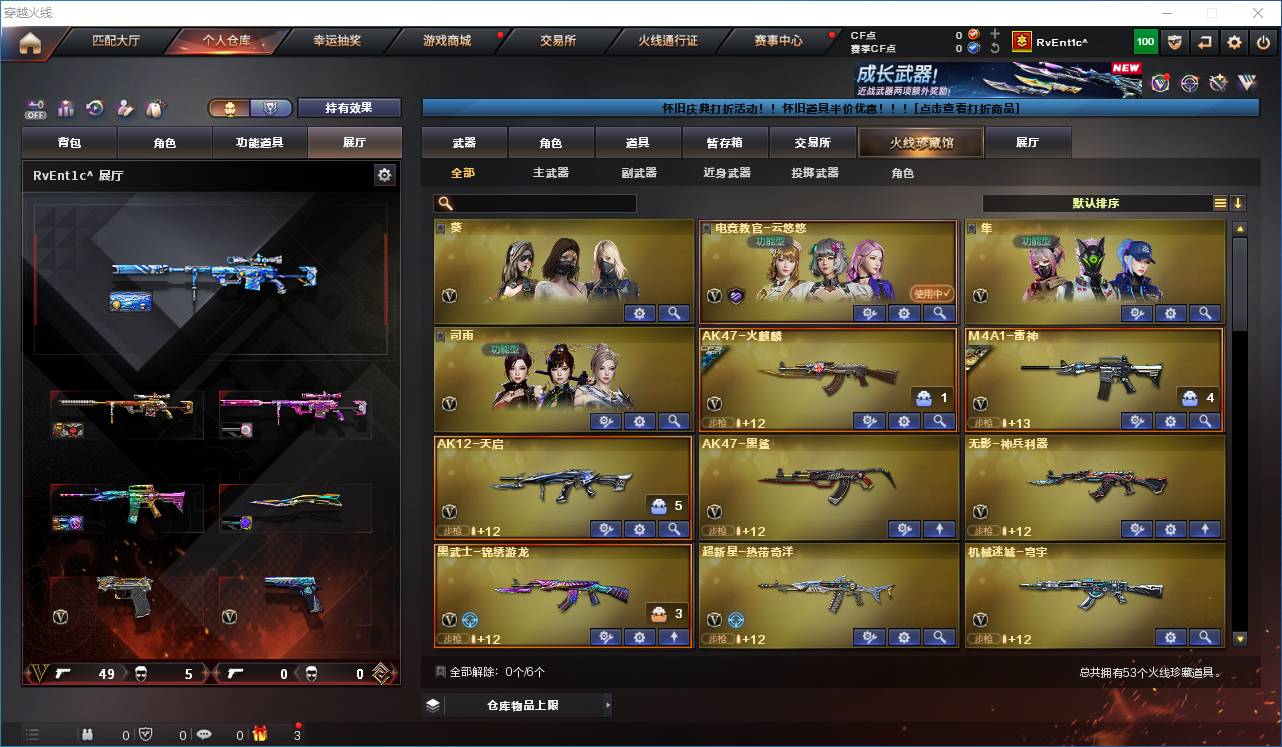Image resolution: width=1282 pixels, height=747 pixels.
Task: Click the 持有效果 button
Action: [x=348, y=107]
